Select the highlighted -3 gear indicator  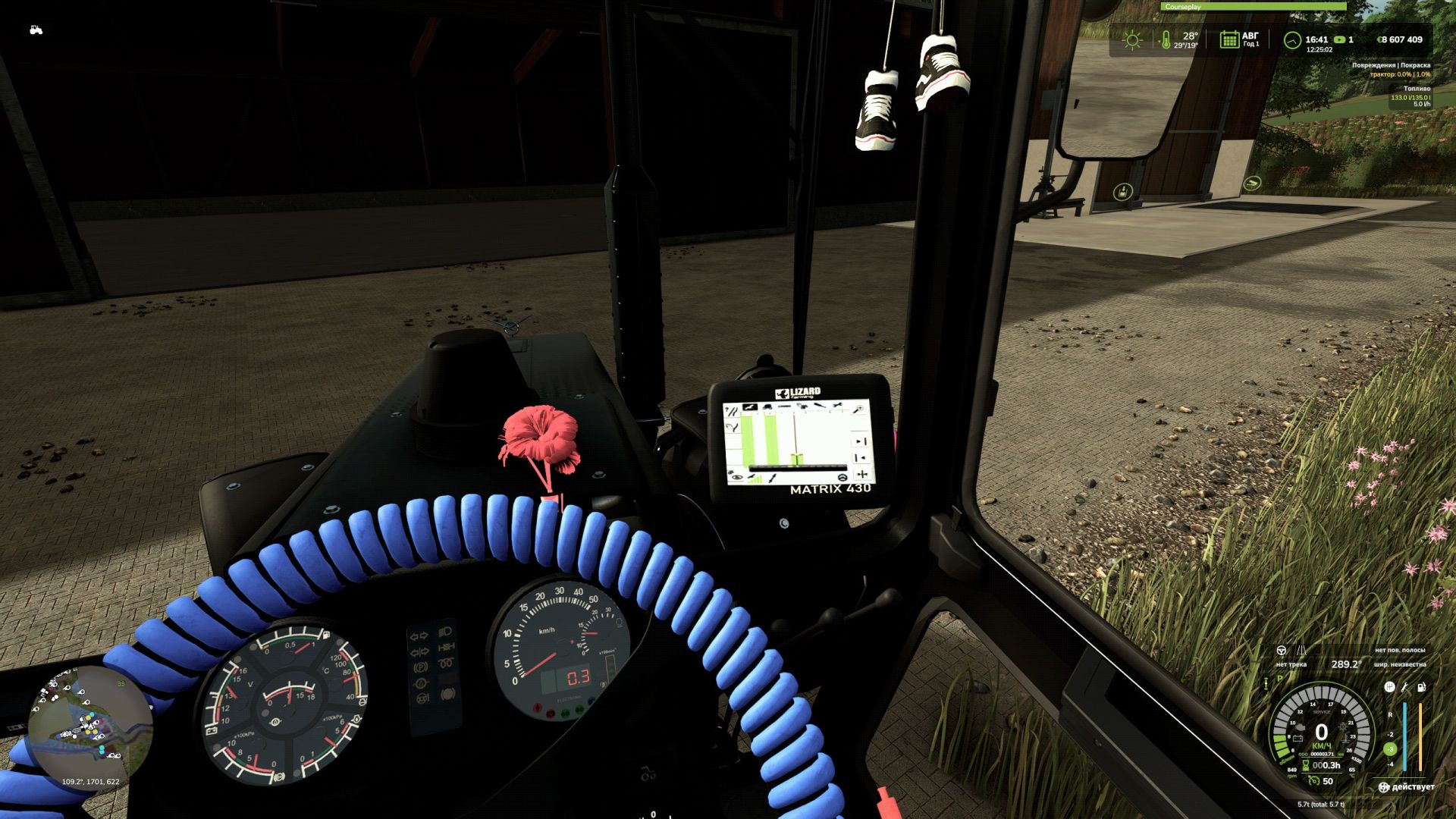click(1390, 749)
